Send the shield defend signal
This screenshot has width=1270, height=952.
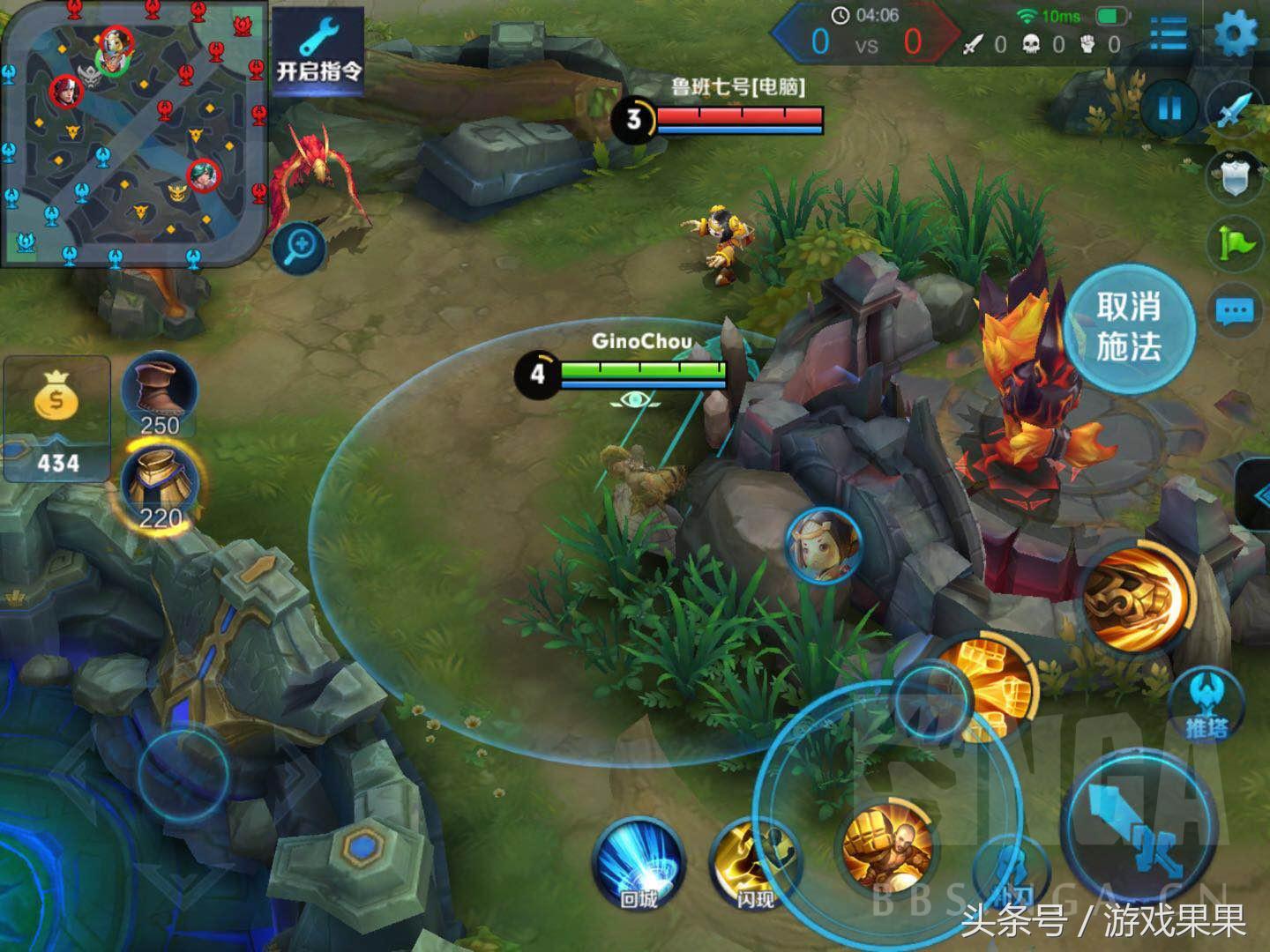click(1235, 176)
